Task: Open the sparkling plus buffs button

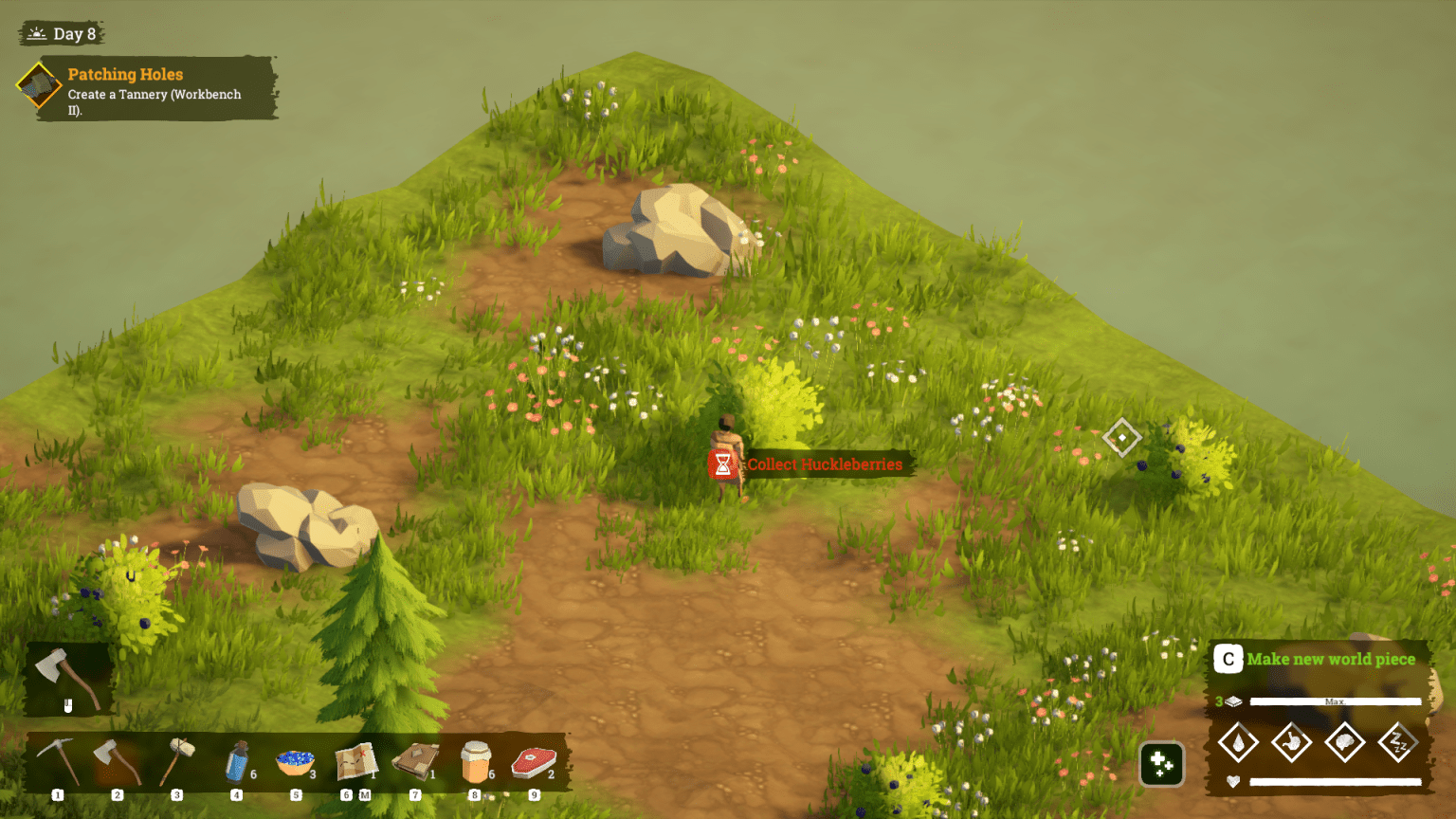Action: click(1161, 763)
